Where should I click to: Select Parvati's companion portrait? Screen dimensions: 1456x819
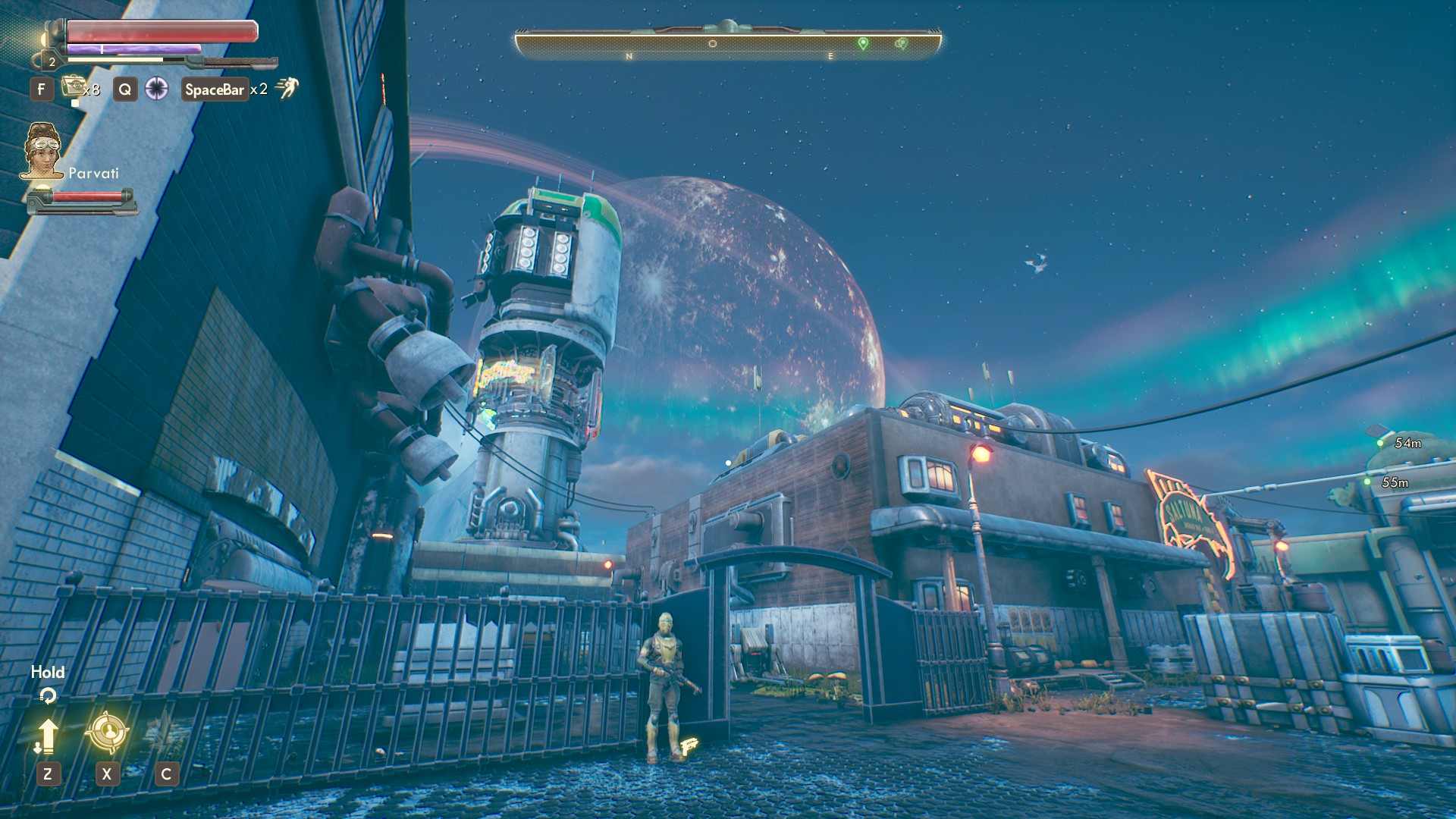click(x=42, y=152)
